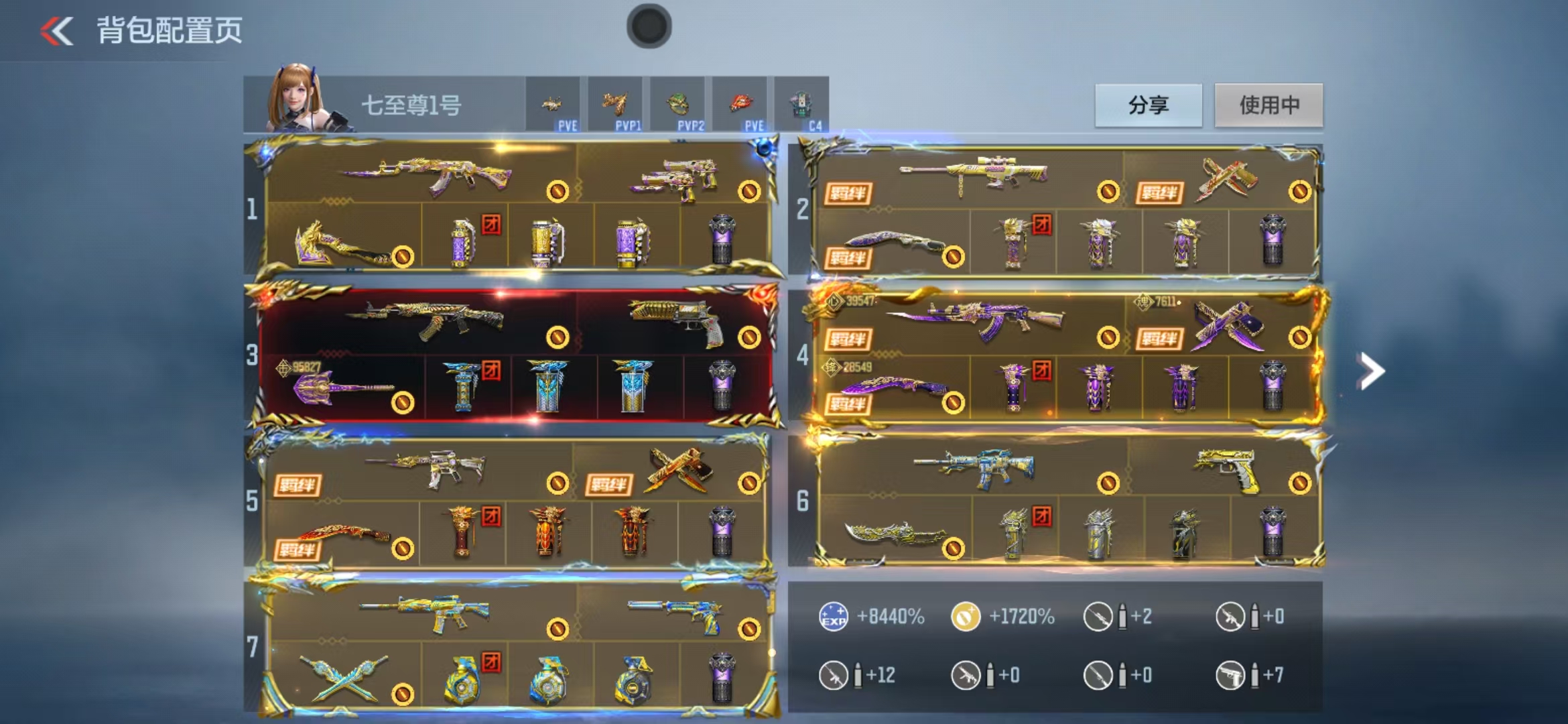Select the purple dual pistols in backpack 4
The height and width of the screenshot is (724, 1568).
point(1228,324)
